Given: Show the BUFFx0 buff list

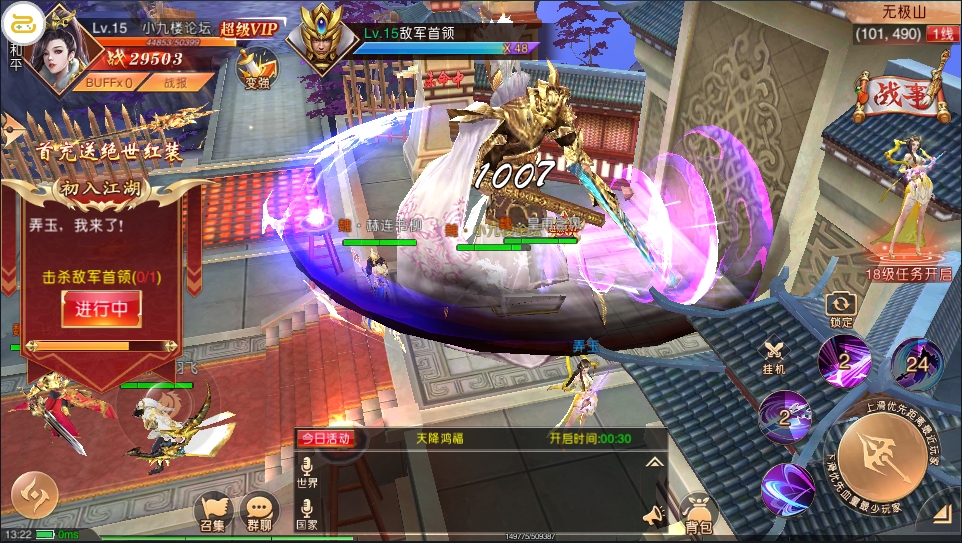Looking at the screenshot, I should pos(109,83).
